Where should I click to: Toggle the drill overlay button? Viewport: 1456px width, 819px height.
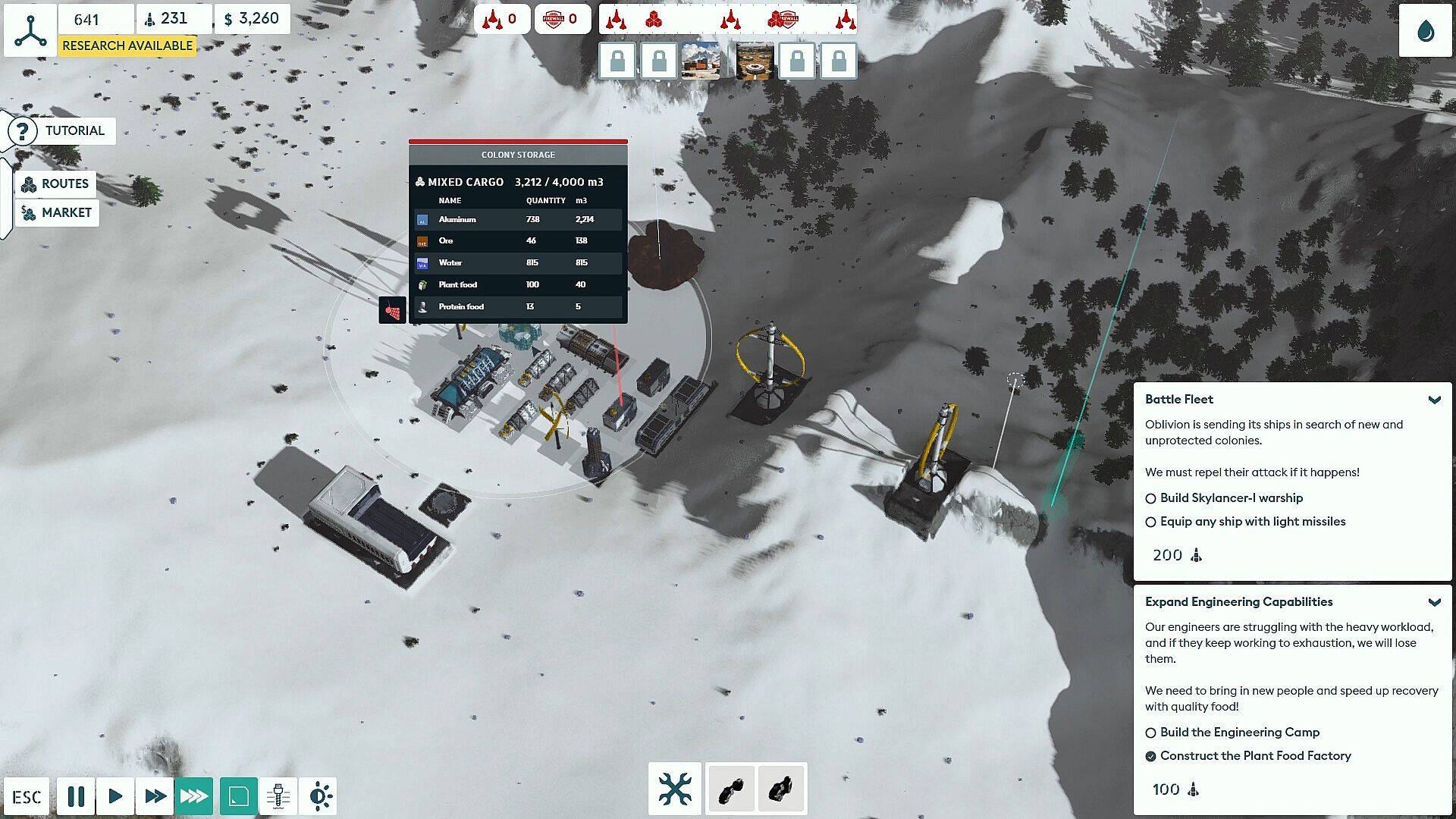pos(278,796)
